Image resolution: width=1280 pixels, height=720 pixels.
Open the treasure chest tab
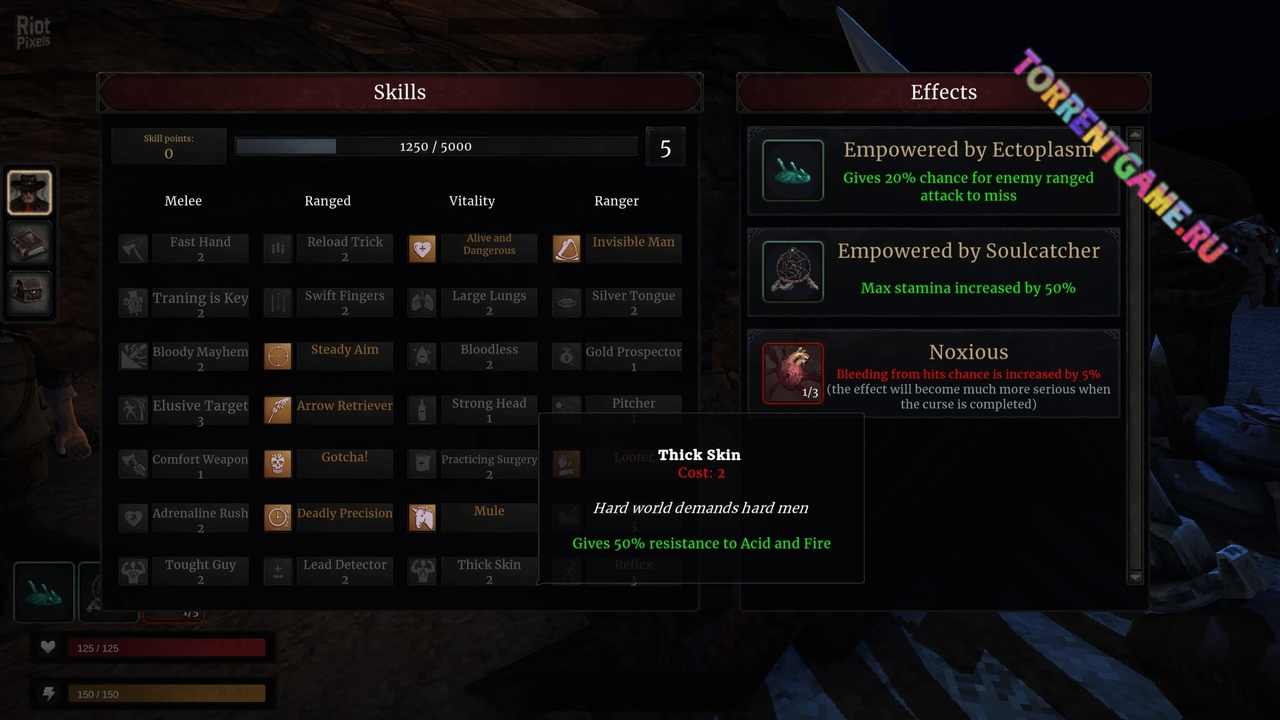(x=30, y=294)
